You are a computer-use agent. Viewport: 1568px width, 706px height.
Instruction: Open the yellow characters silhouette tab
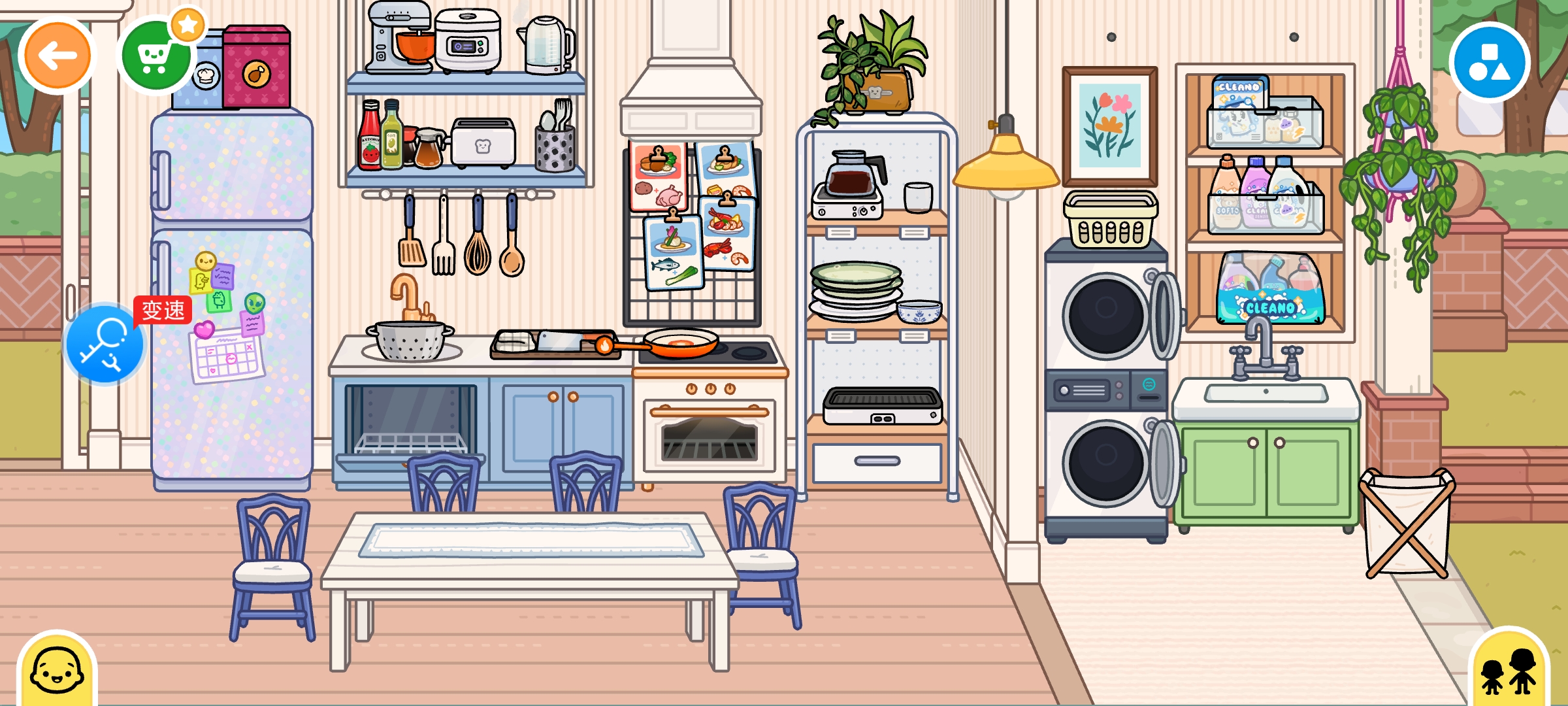(x=1507, y=670)
